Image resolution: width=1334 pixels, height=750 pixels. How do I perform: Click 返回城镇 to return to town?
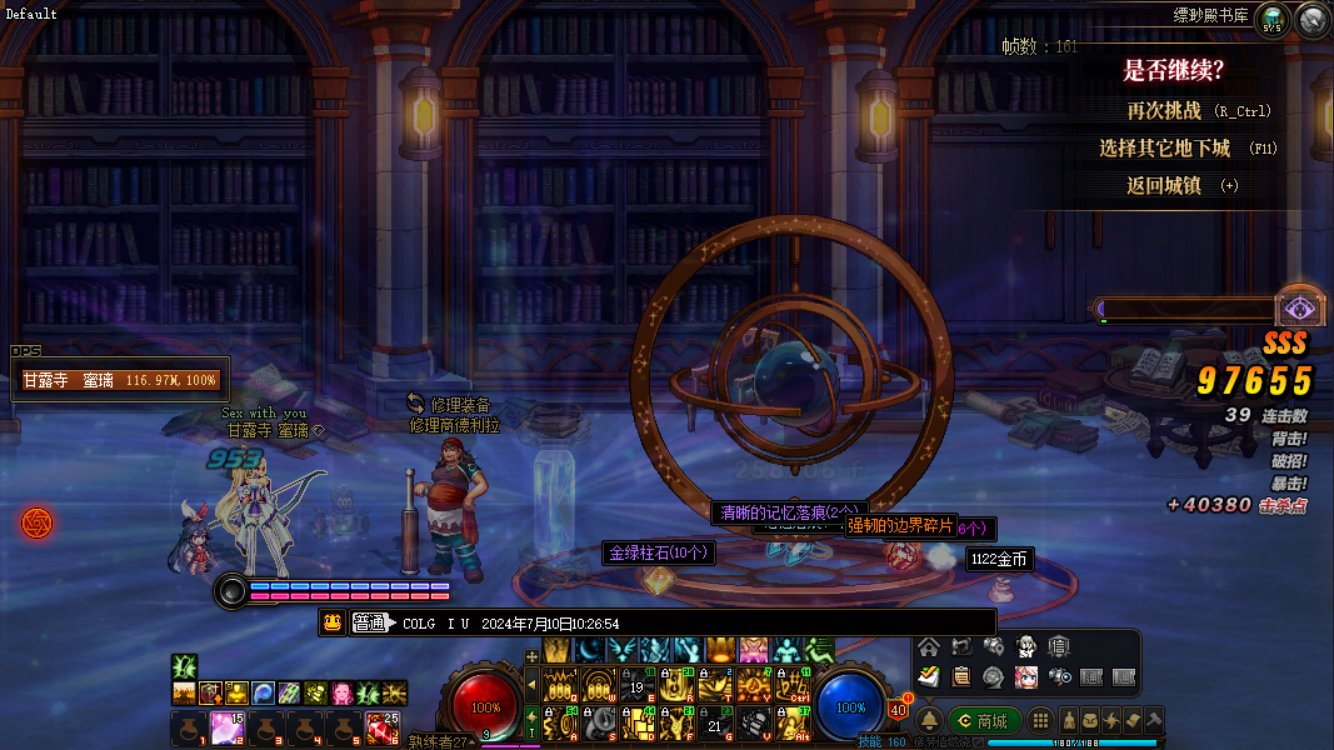(x=1163, y=185)
